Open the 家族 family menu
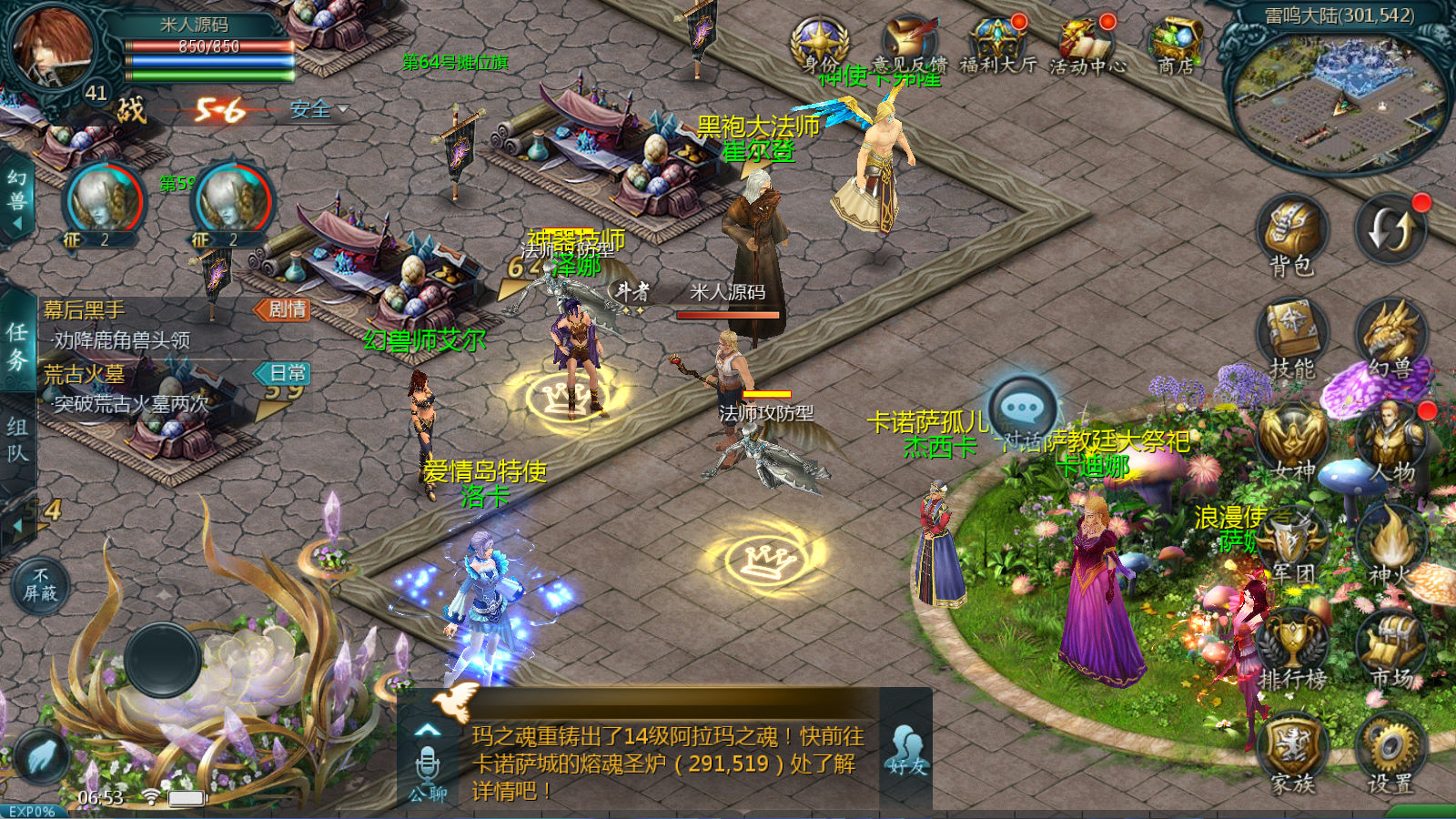1456x819 pixels. 1292,751
